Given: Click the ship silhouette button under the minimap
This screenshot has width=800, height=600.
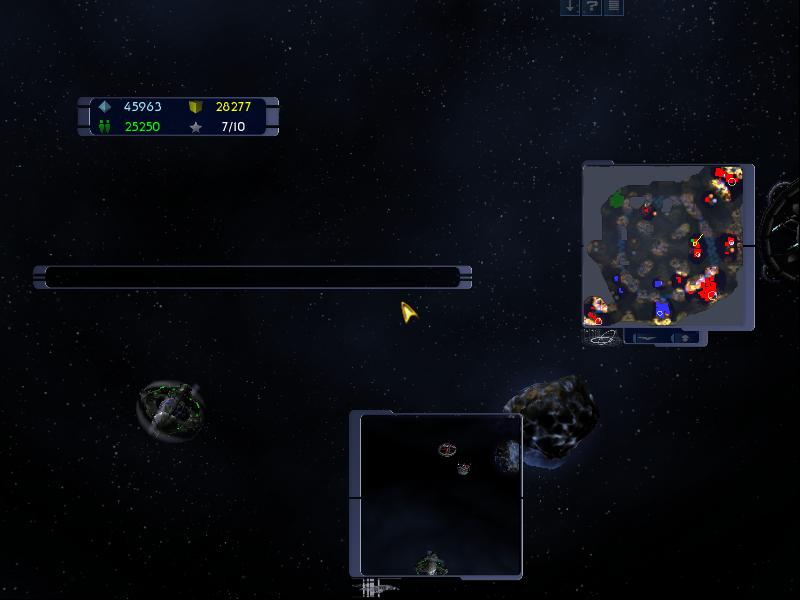Looking at the screenshot, I should (647, 338).
